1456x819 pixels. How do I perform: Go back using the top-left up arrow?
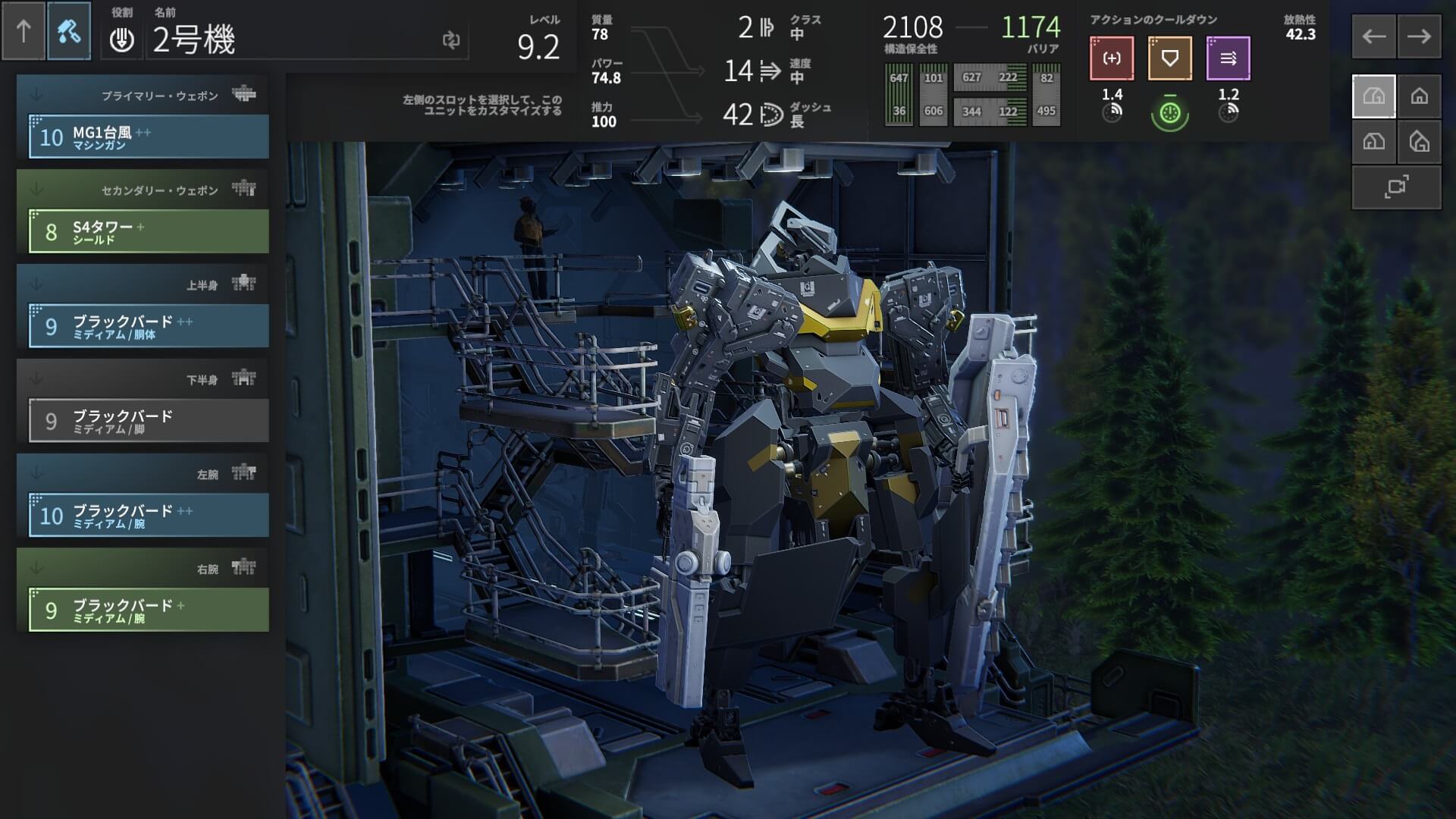pos(25,33)
